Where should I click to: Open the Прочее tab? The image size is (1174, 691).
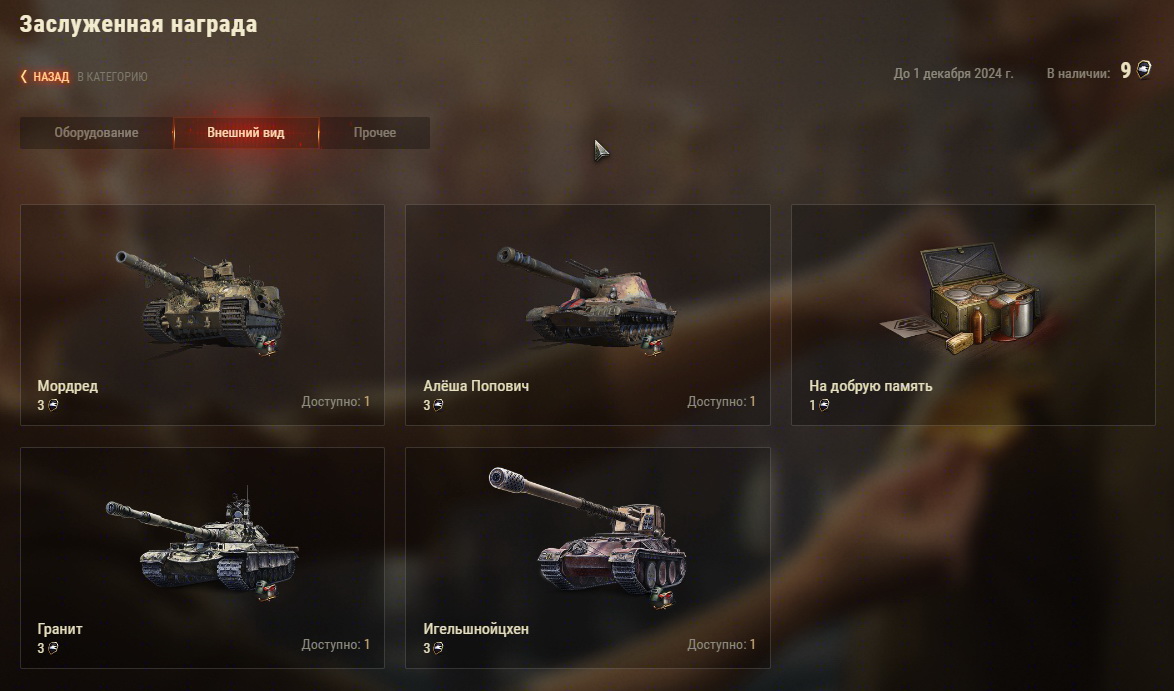coord(374,133)
